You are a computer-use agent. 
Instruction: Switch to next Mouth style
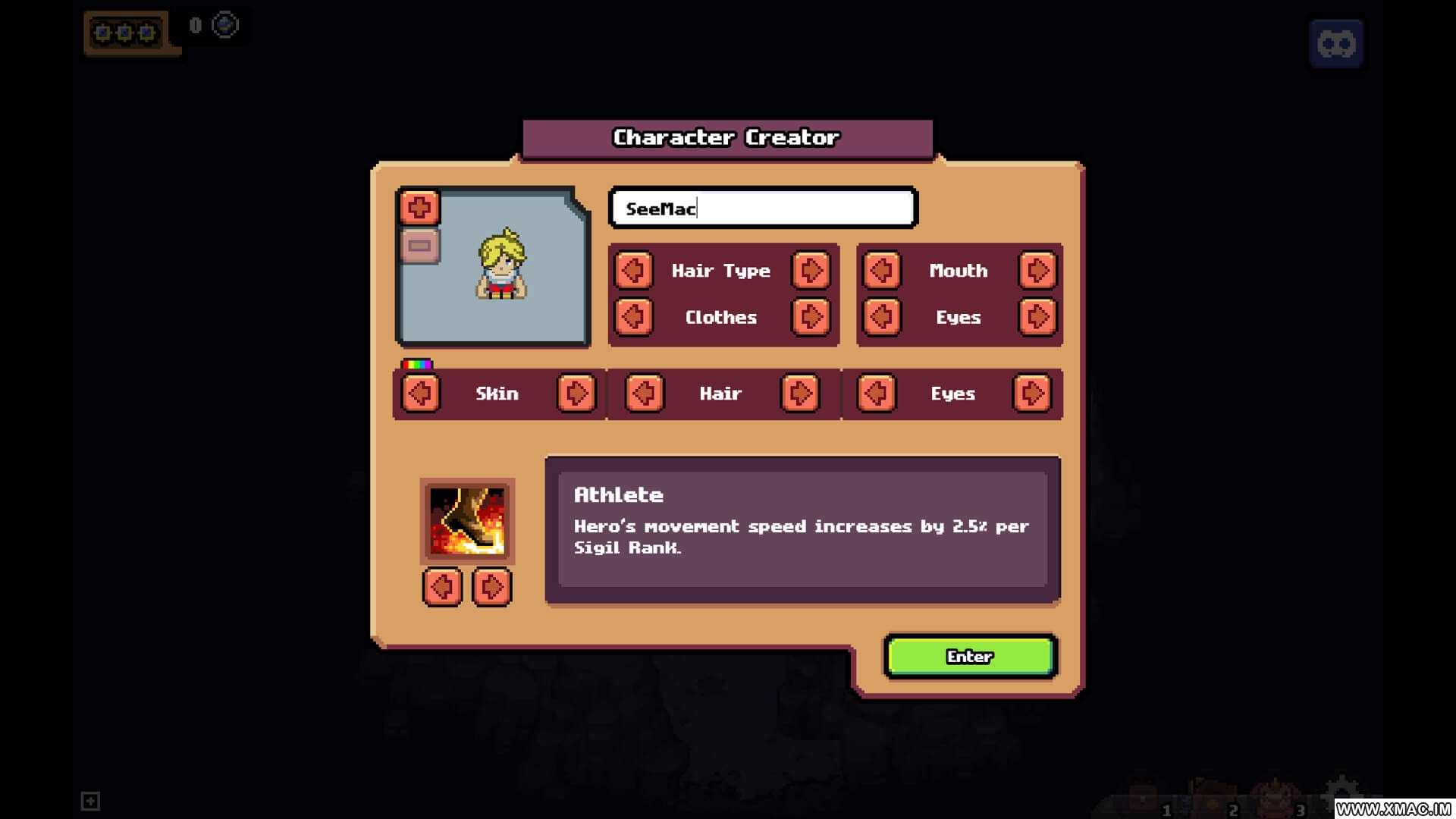(x=1037, y=270)
